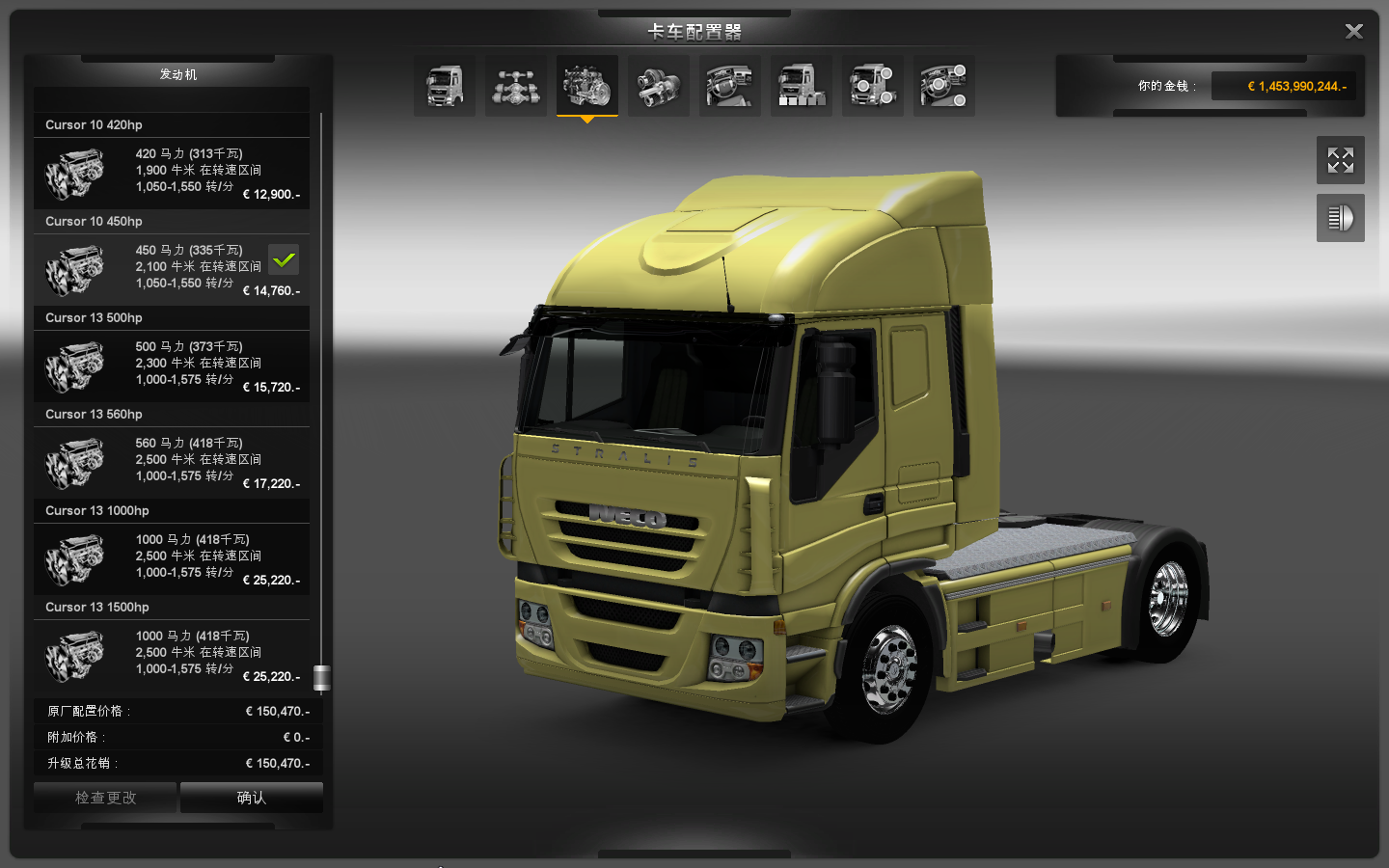Close the truck configurator window
This screenshot has height=868, width=1389.
click(x=1353, y=32)
